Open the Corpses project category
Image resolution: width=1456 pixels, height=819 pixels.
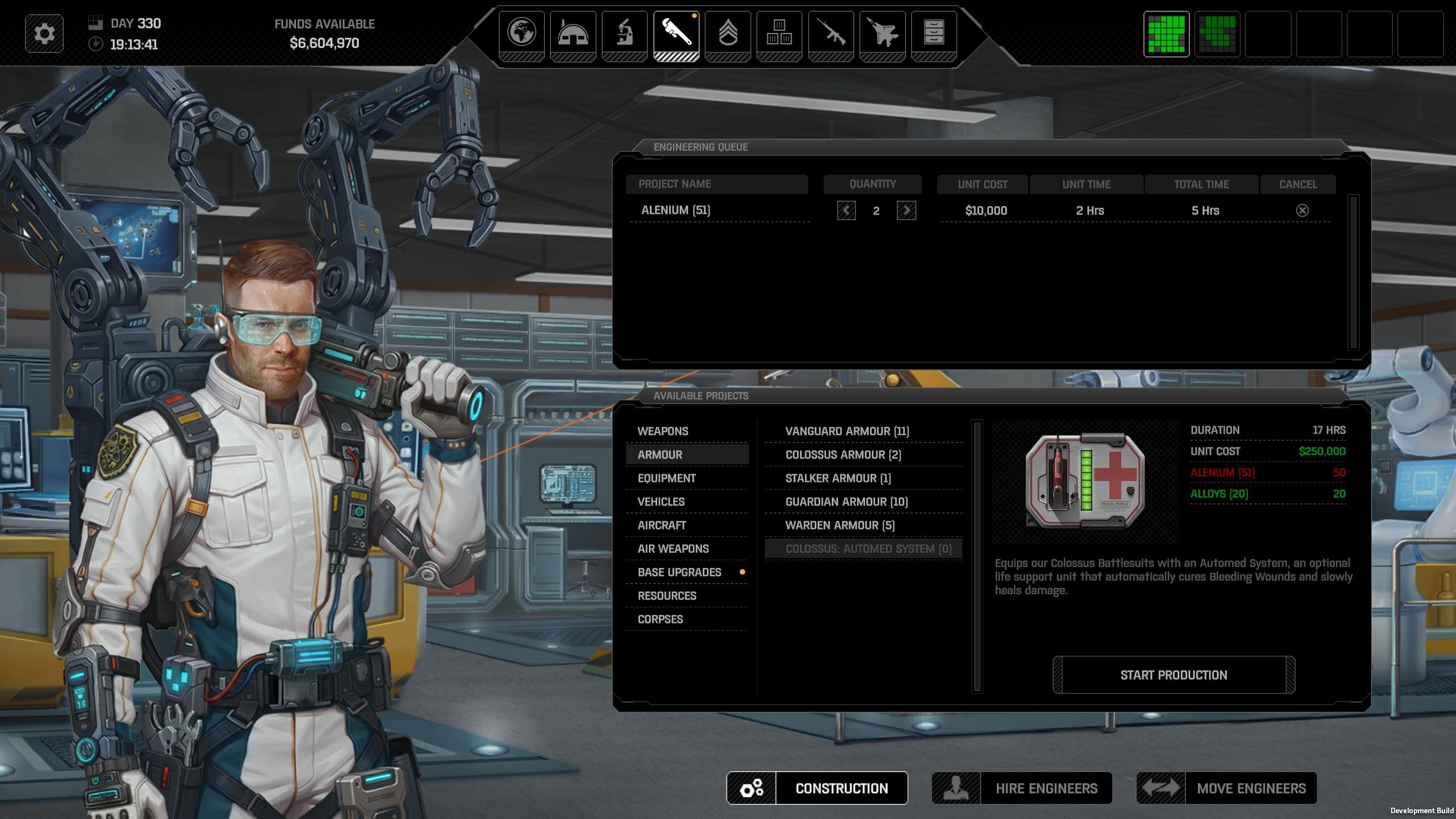[660, 619]
